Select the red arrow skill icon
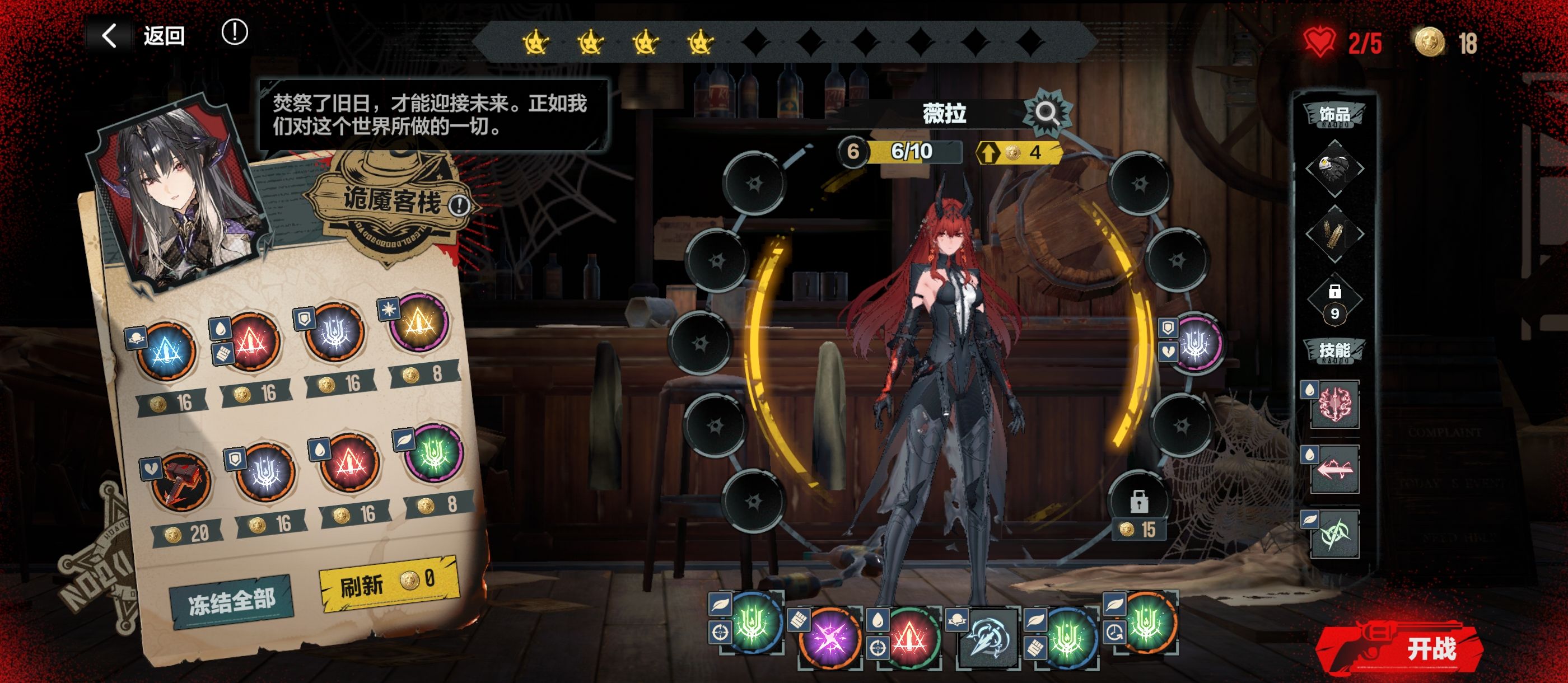 point(1335,469)
